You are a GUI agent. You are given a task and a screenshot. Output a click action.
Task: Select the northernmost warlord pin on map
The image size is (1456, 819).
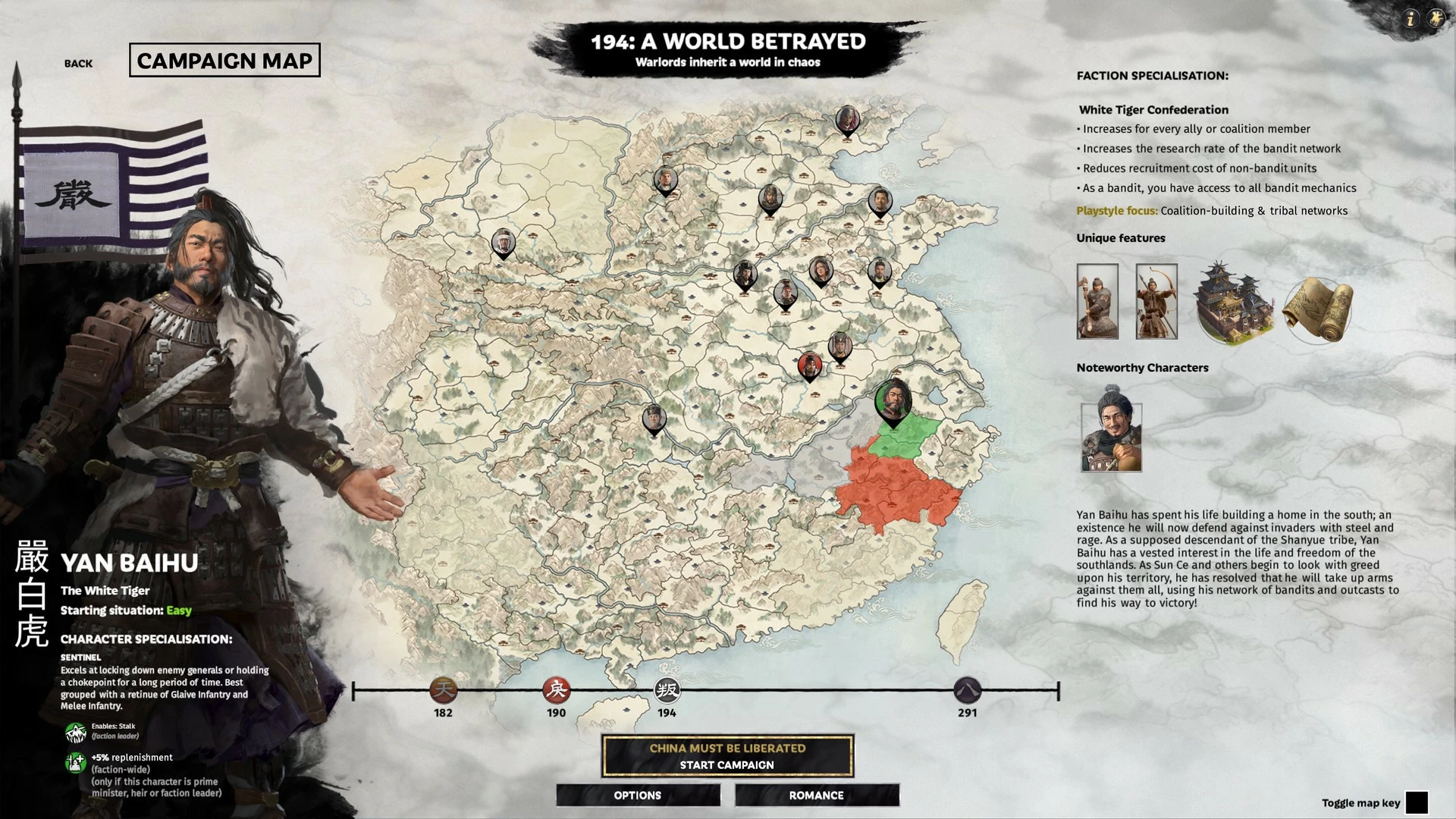click(847, 121)
